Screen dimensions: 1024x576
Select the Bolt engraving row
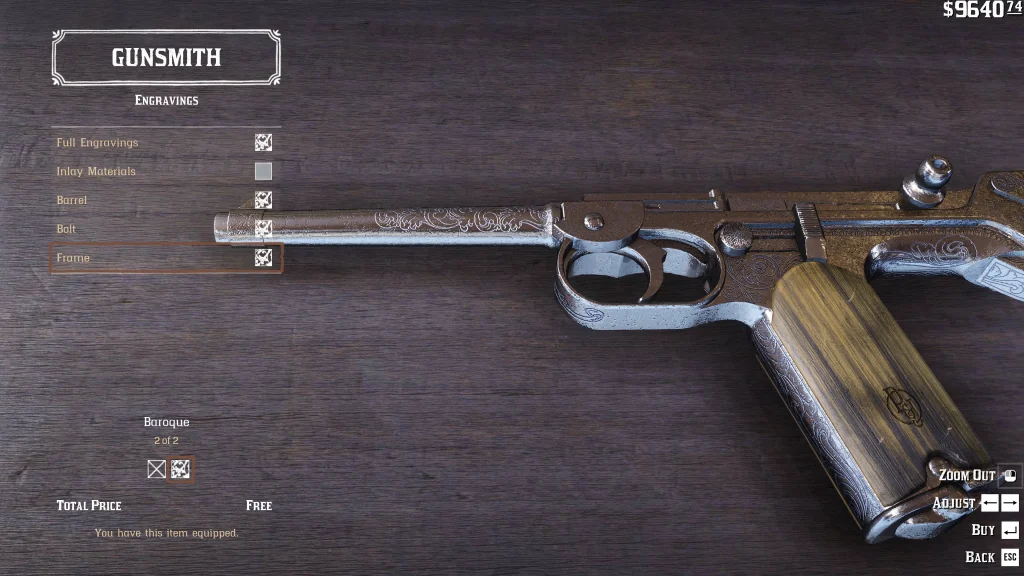[165, 229]
